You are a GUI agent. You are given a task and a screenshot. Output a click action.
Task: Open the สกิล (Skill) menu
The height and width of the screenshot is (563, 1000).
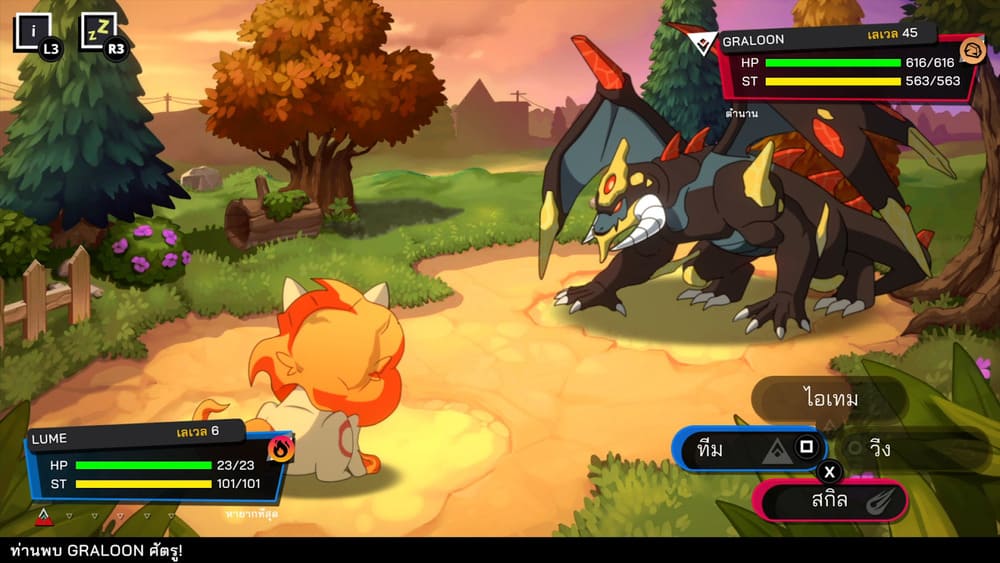click(x=831, y=500)
